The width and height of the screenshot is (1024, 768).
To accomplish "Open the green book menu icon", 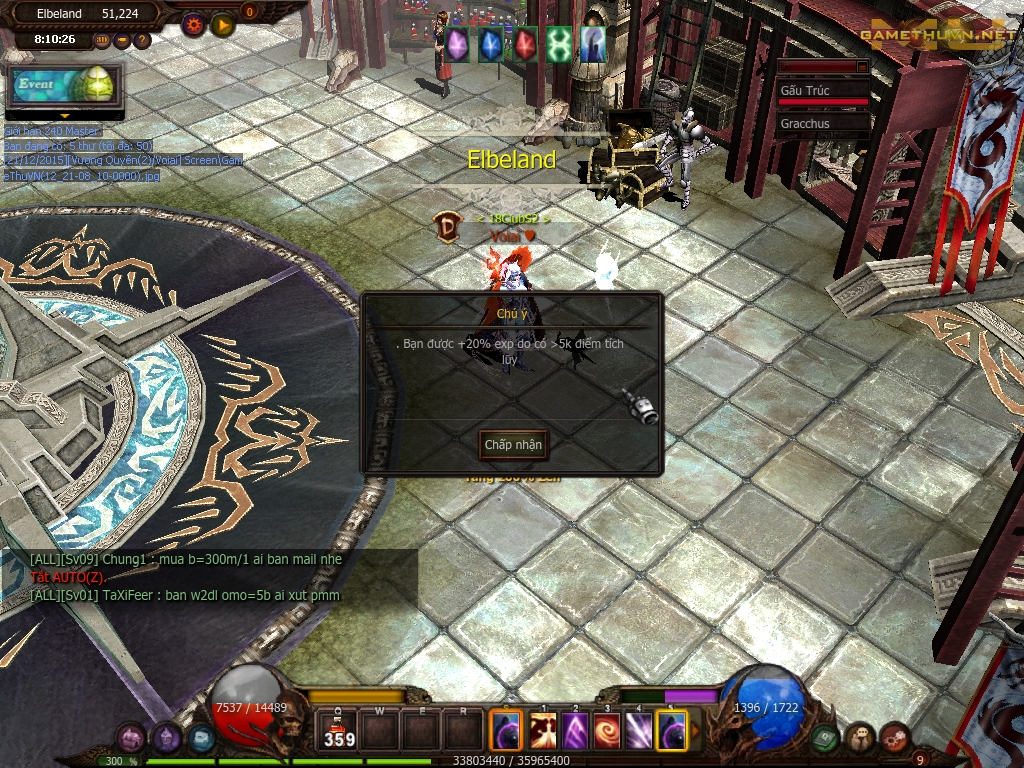I will pos(824,738).
